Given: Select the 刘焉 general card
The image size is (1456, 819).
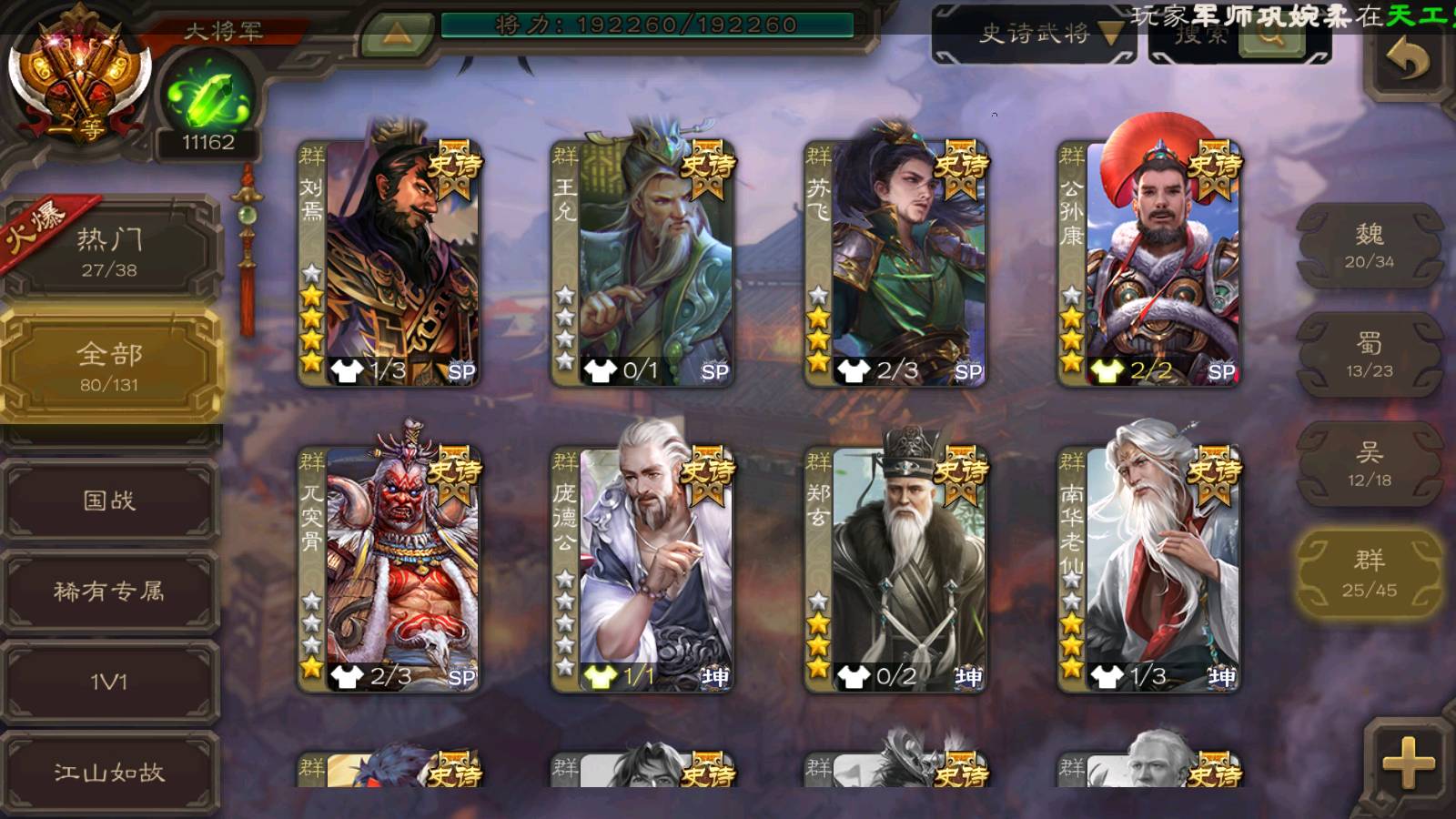Looking at the screenshot, I should (x=389, y=264).
